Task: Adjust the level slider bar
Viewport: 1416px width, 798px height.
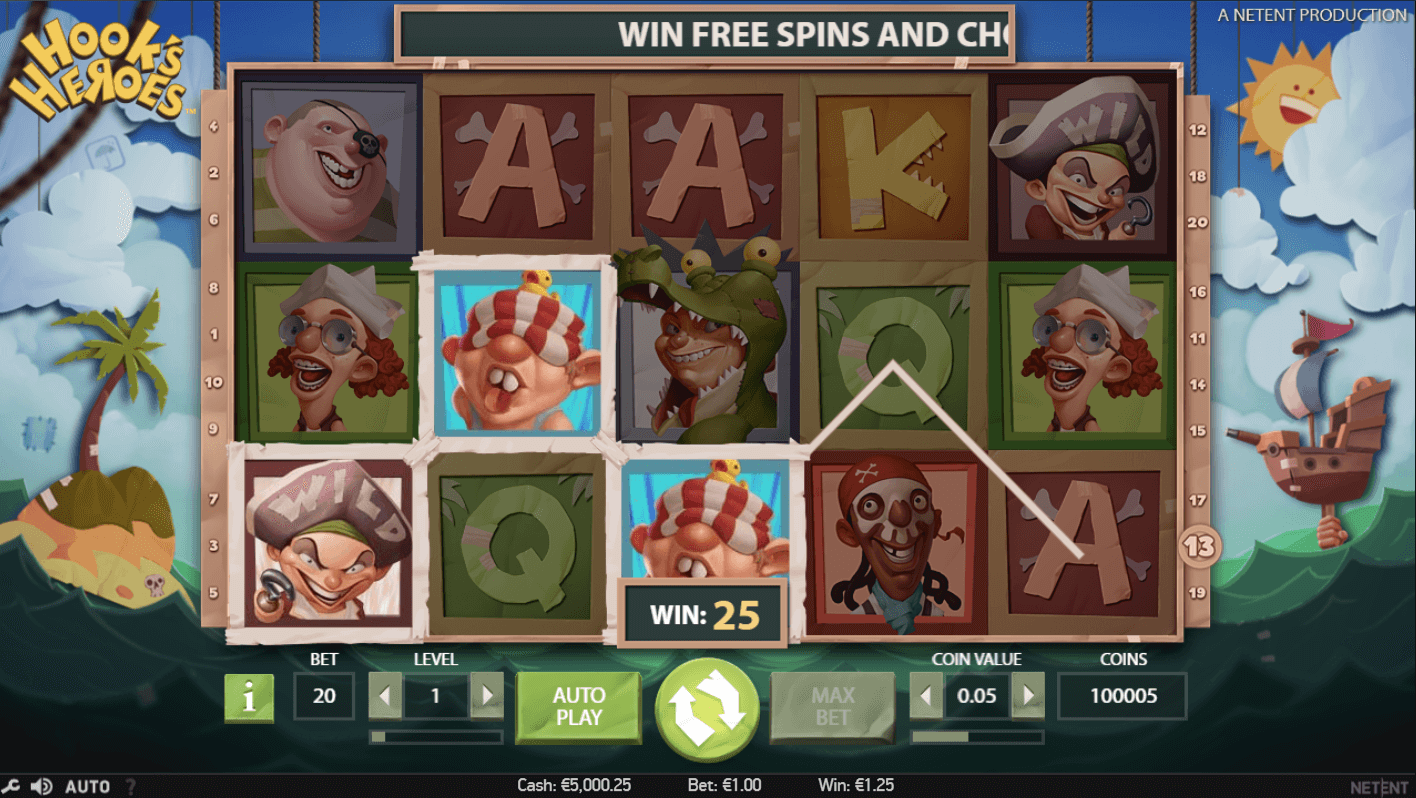Action: (436, 737)
